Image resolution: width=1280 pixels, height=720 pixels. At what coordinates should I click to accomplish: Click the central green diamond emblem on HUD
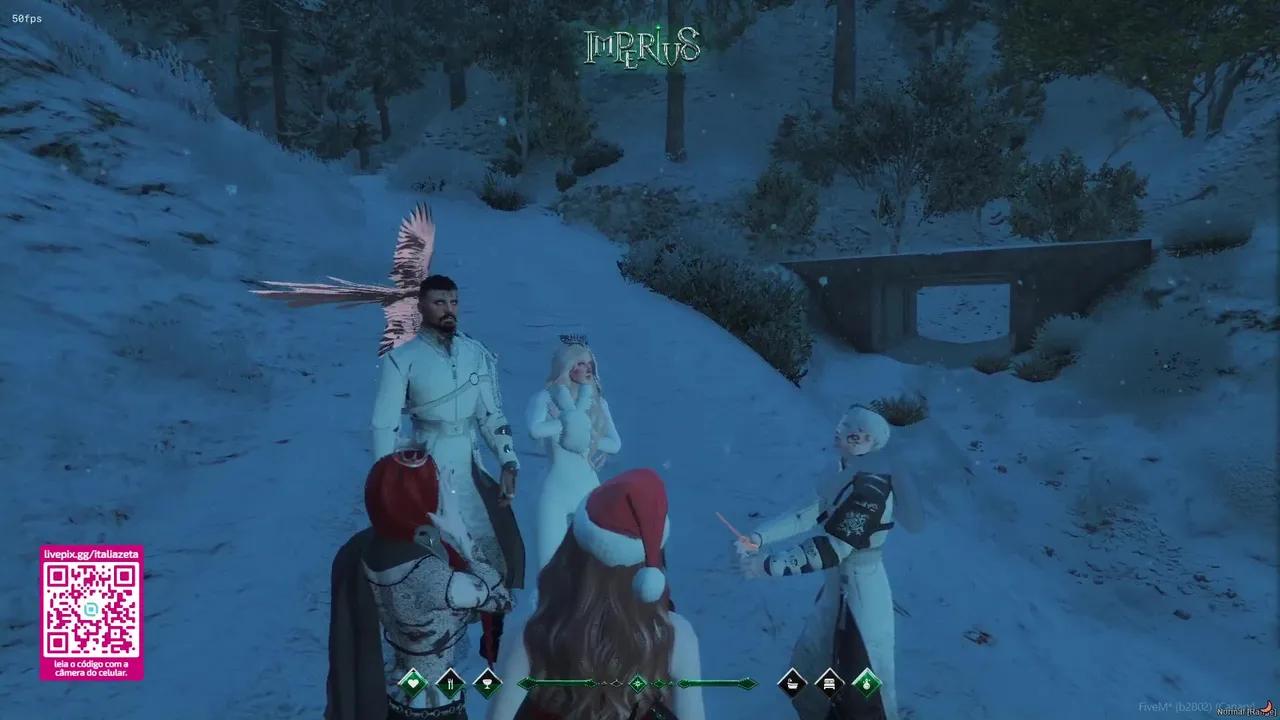637,682
